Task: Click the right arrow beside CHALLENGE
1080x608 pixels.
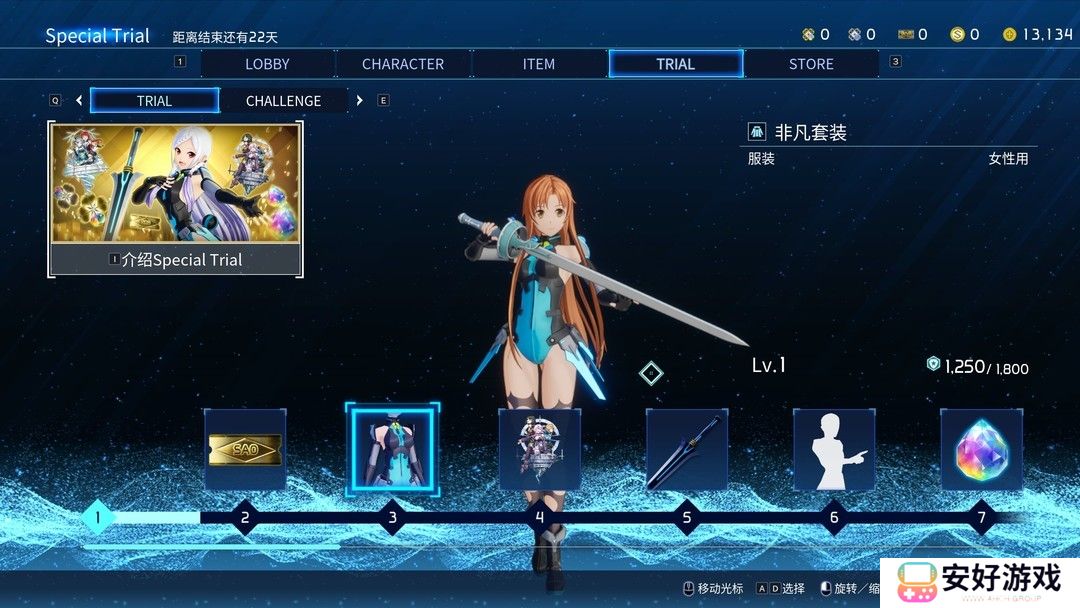Action: click(360, 101)
